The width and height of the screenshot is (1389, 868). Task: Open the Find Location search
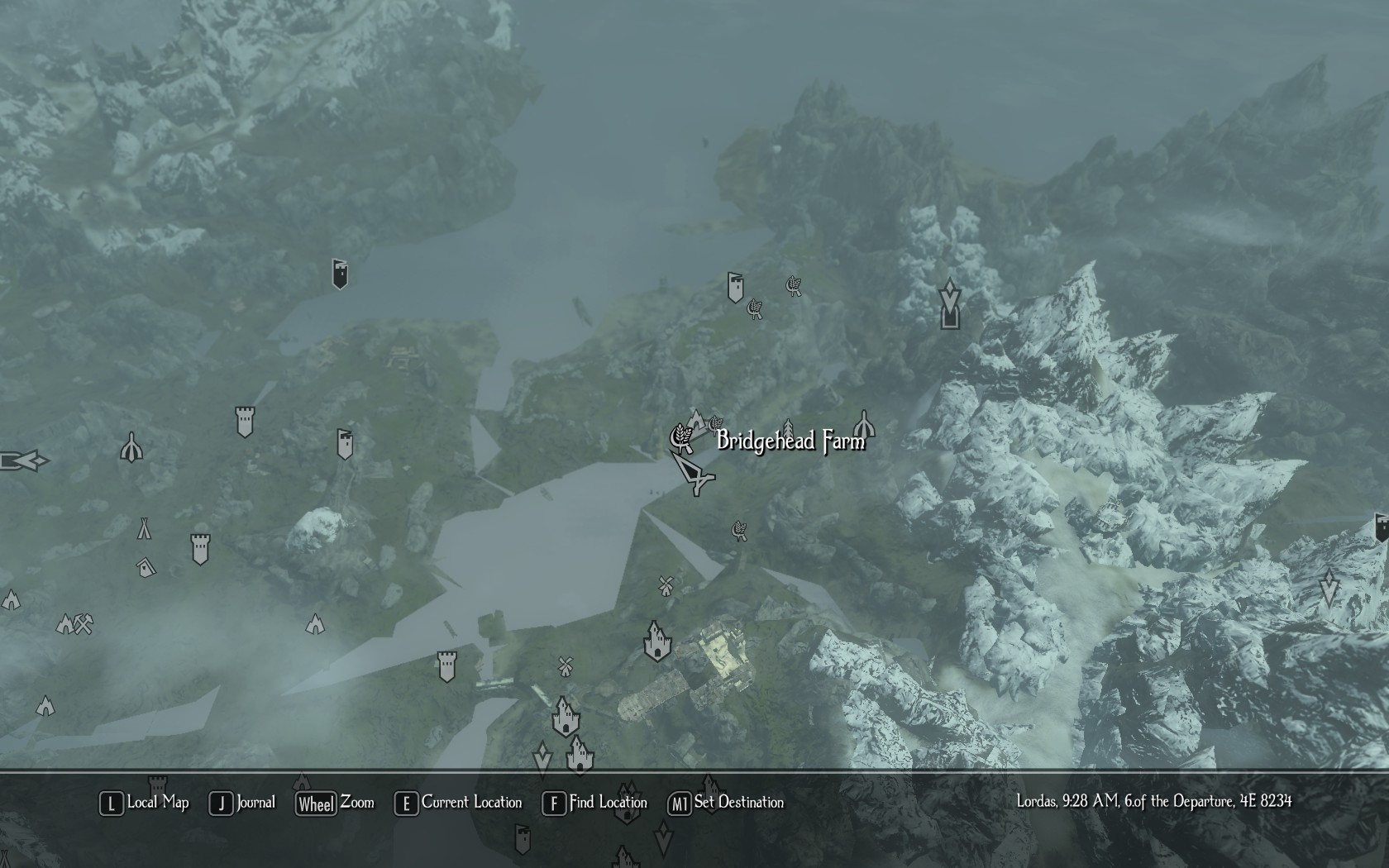coord(594,803)
